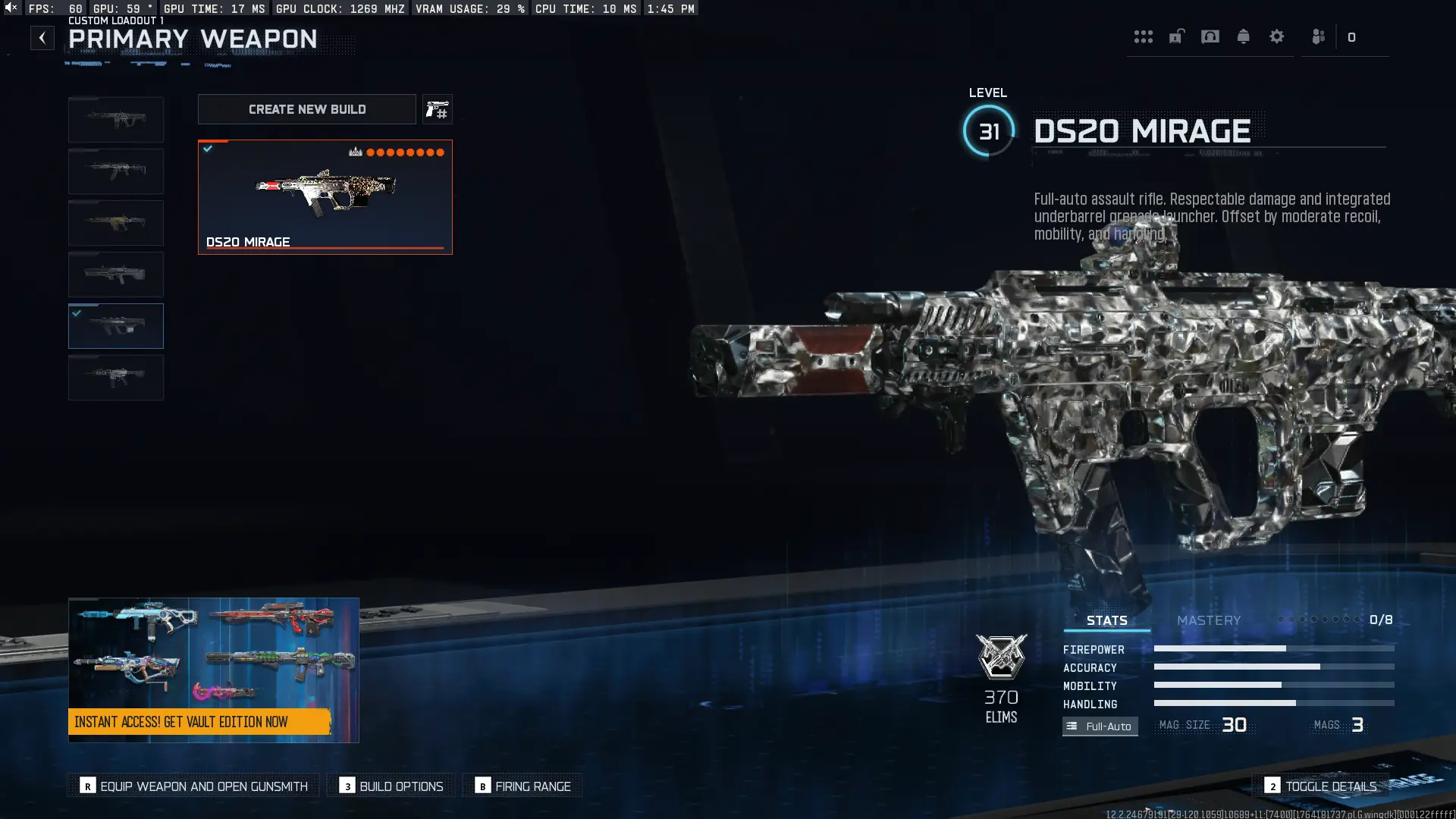Click the crossed-guns elims emblem
This screenshot has height=819, width=1456.
click(x=1001, y=657)
